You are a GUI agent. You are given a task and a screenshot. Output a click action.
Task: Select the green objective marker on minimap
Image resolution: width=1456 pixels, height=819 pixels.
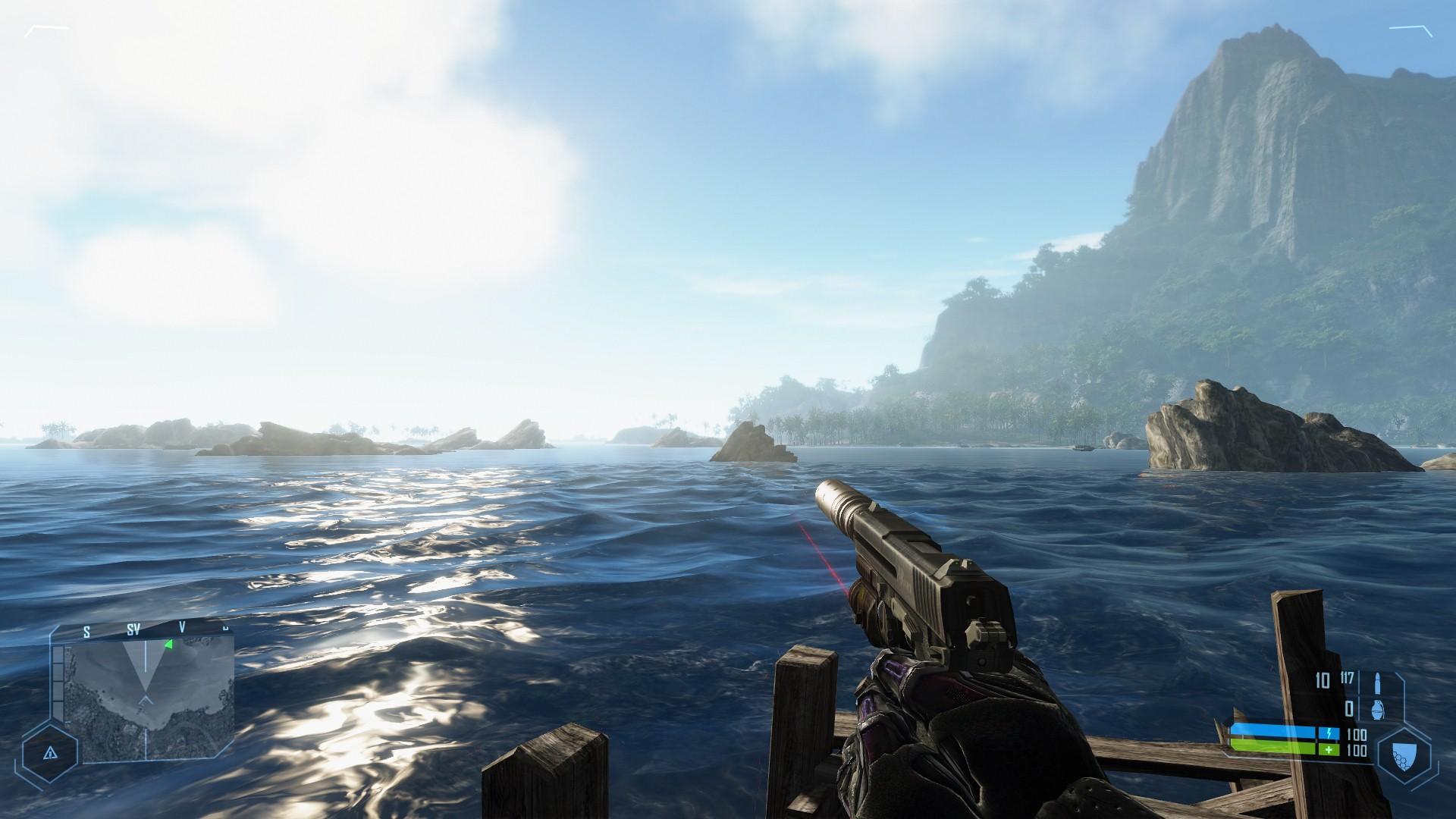pyautogui.click(x=168, y=645)
